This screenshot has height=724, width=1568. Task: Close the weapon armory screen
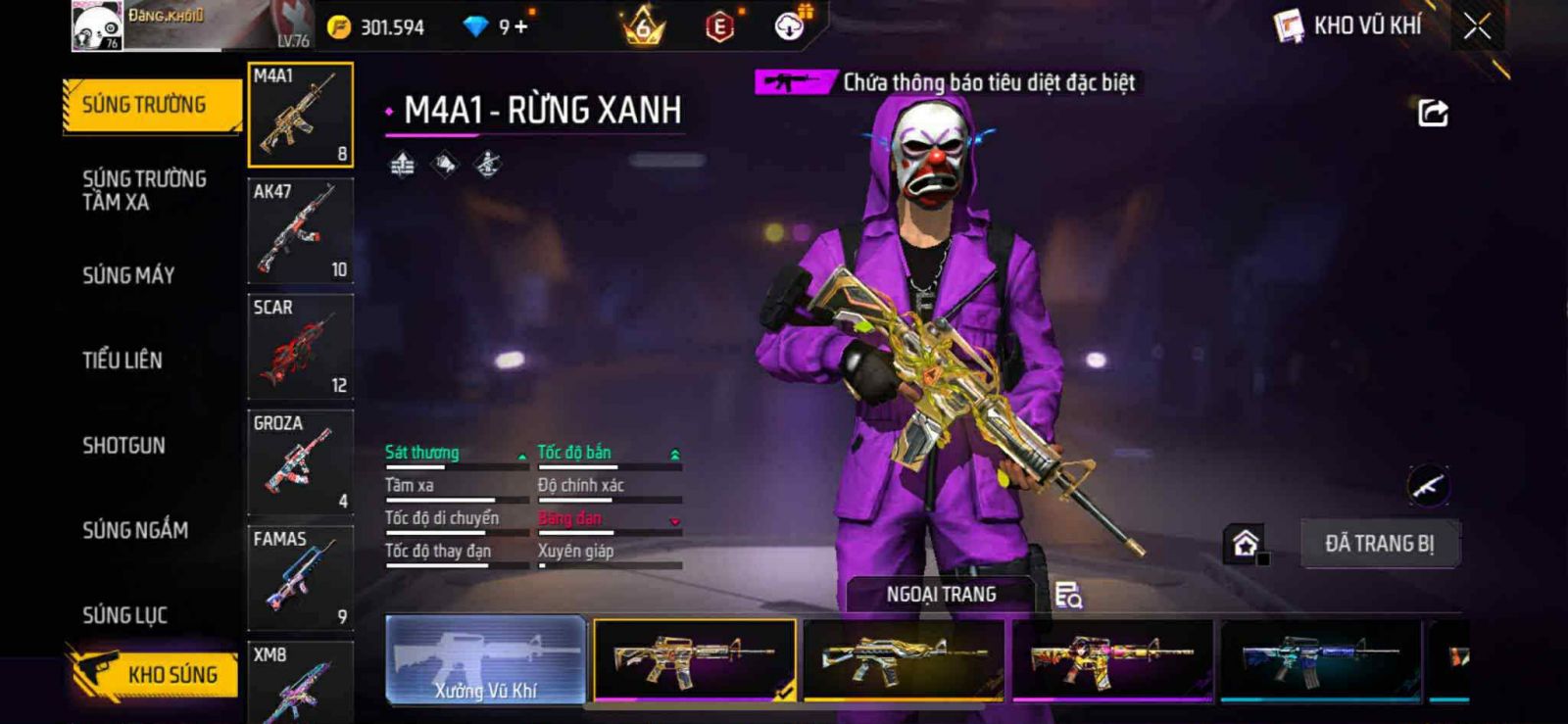tap(1477, 26)
